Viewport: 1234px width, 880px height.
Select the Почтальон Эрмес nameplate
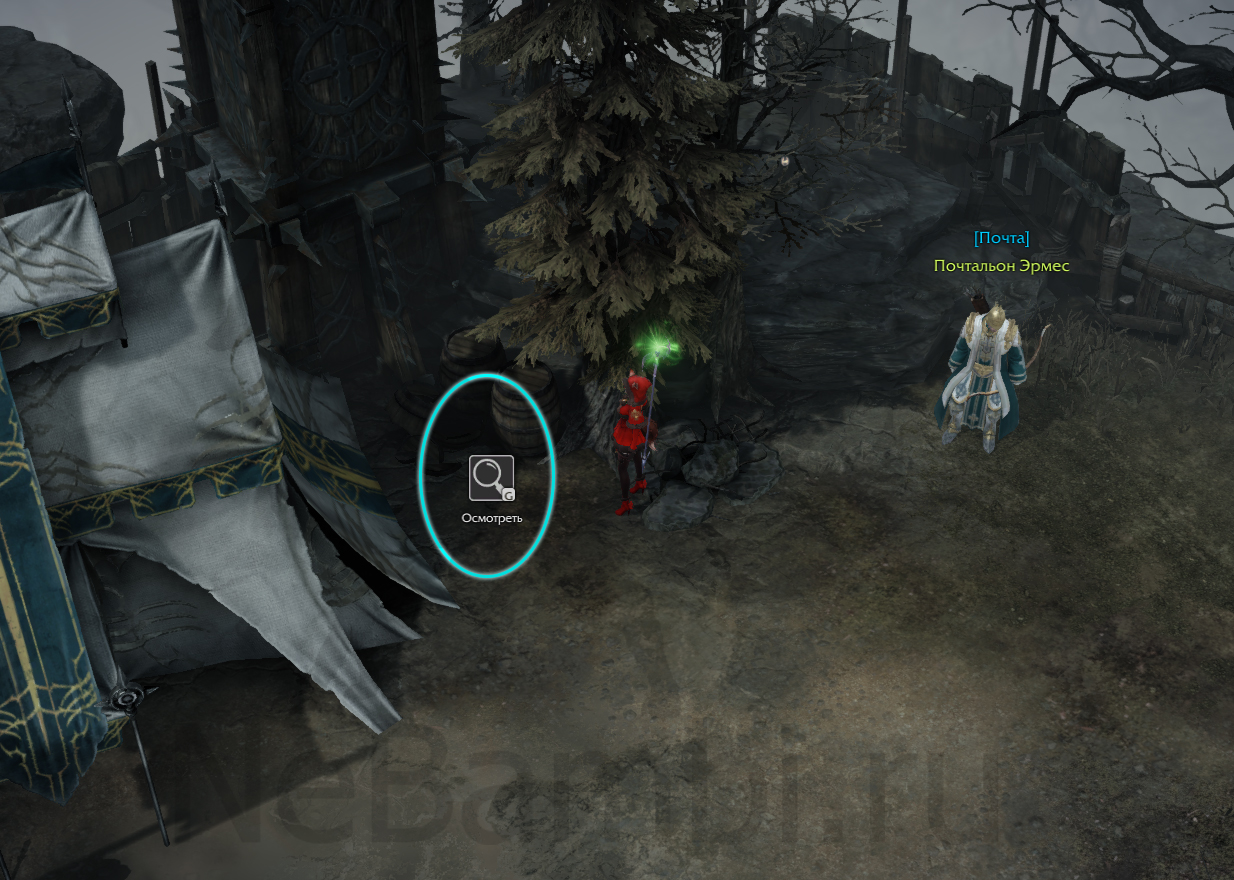pyautogui.click(x=1001, y=266)
